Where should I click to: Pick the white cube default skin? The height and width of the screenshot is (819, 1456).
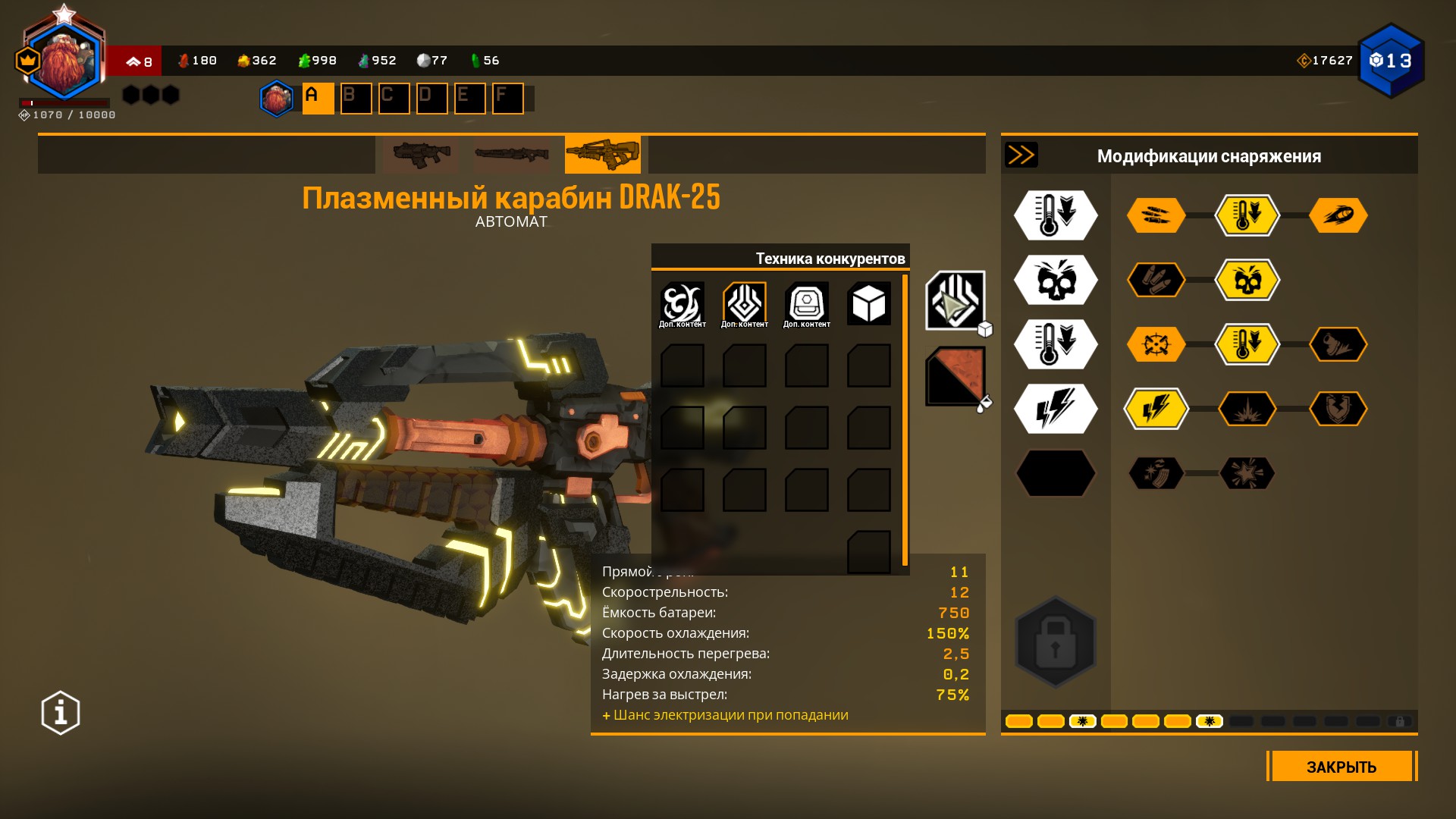coord(868,304)
